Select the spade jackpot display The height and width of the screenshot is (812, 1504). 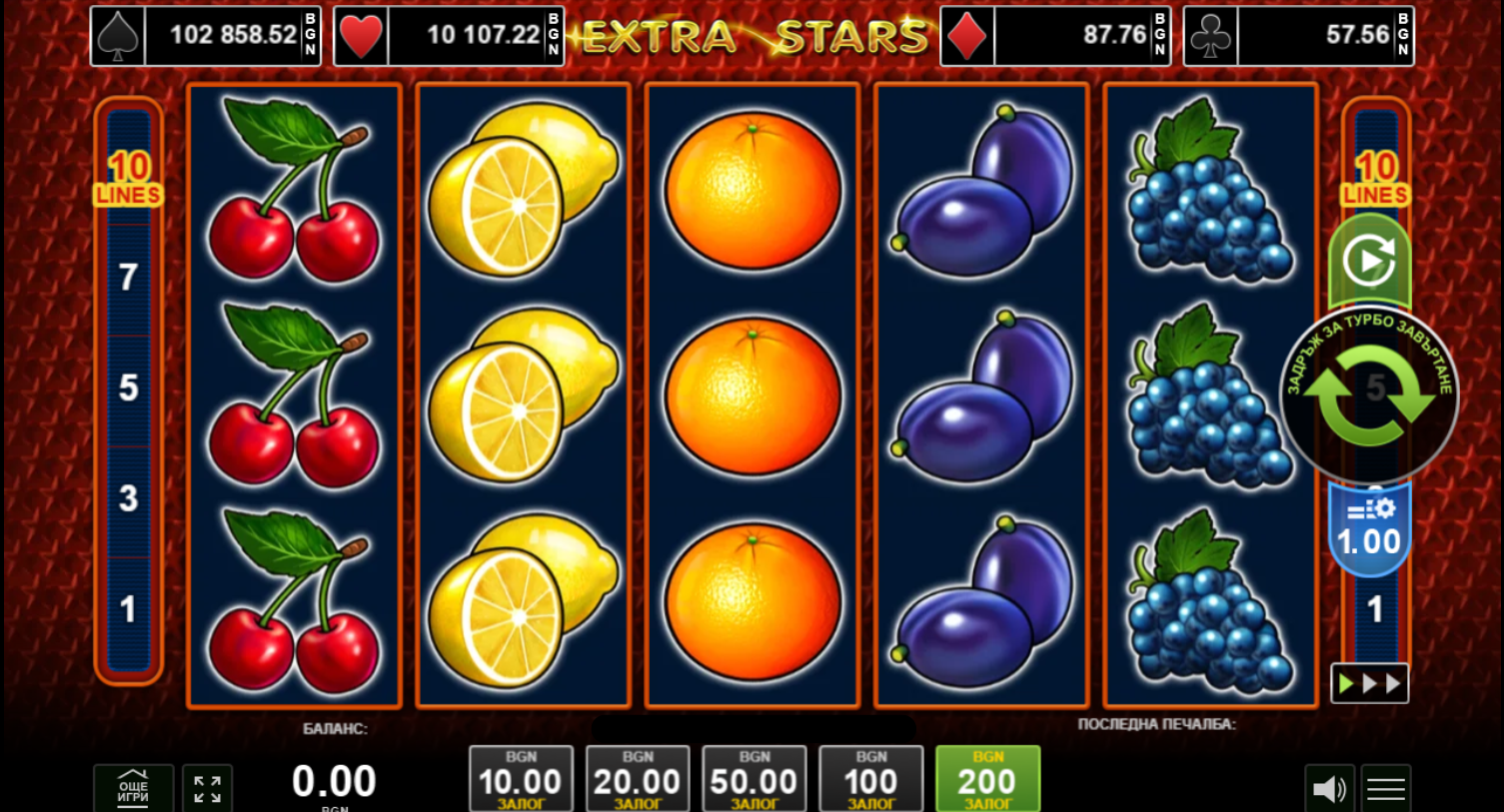(x=206, y=36)
